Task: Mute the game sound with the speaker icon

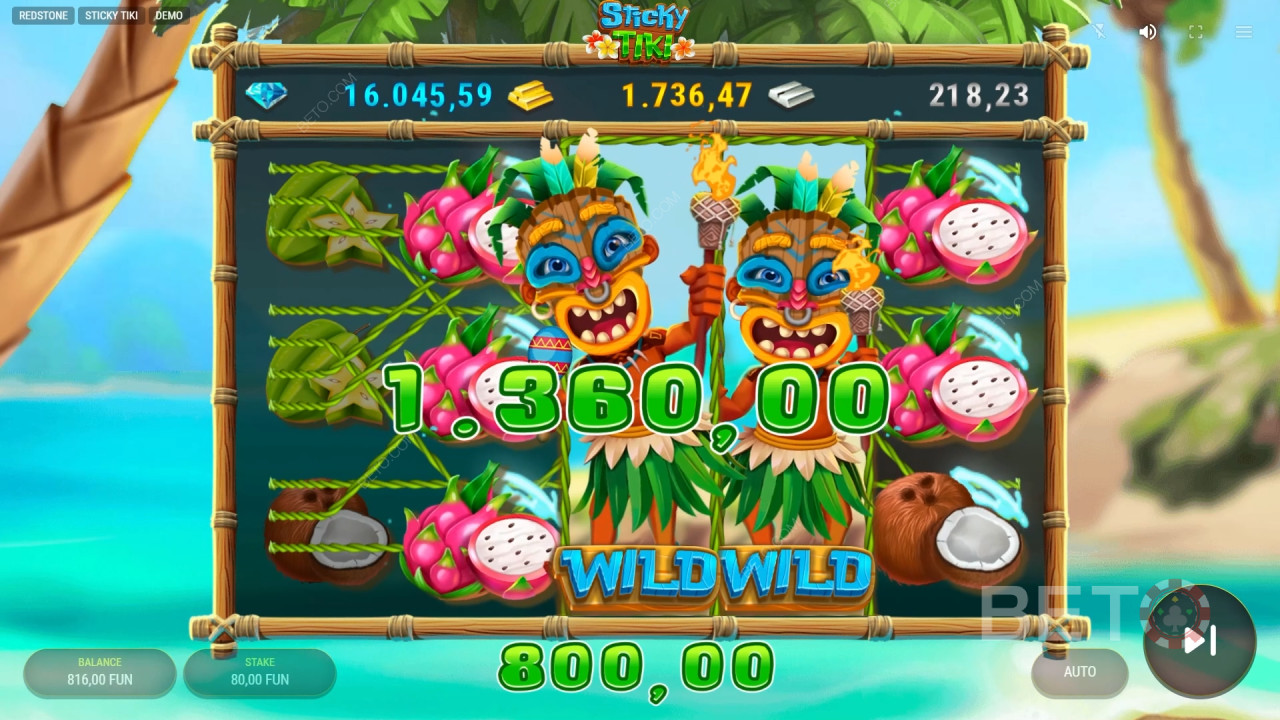Action: pos(1147,31)
